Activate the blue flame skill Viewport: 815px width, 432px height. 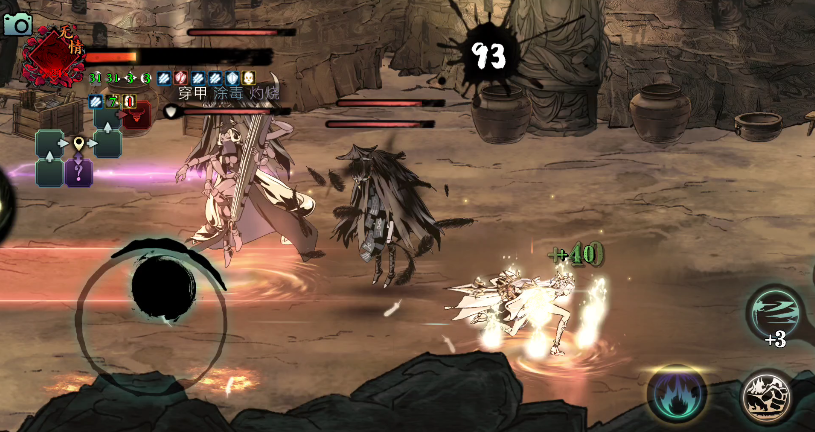pos(676,393)
